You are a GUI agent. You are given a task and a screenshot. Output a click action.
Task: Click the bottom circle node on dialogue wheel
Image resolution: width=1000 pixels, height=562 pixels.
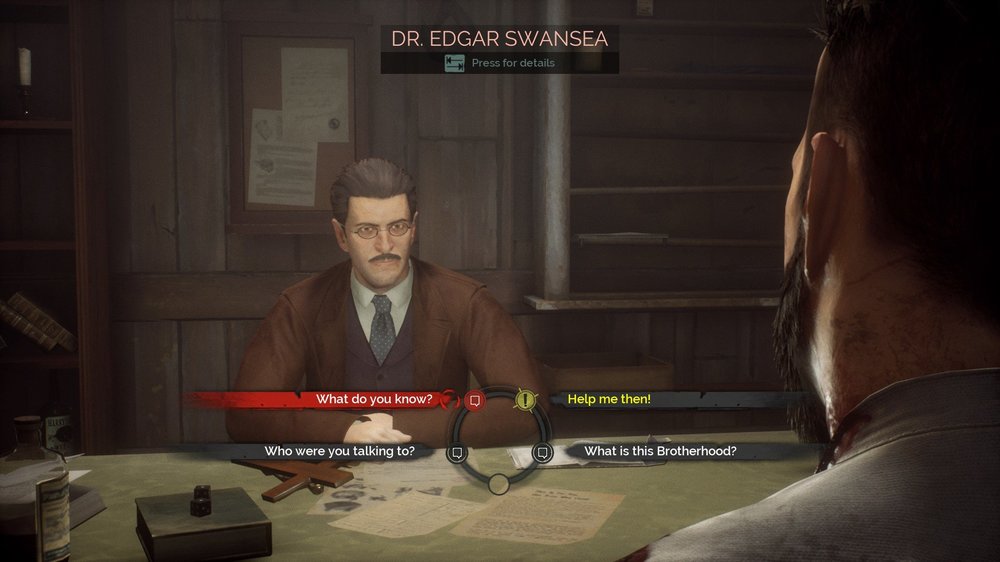[498, 484]
